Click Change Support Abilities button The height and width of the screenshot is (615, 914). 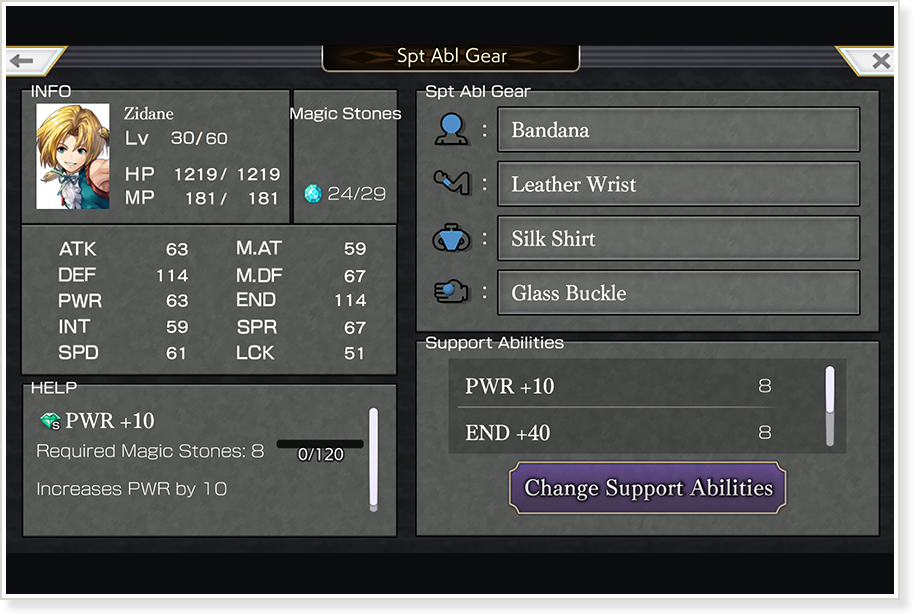click(648, 488)
